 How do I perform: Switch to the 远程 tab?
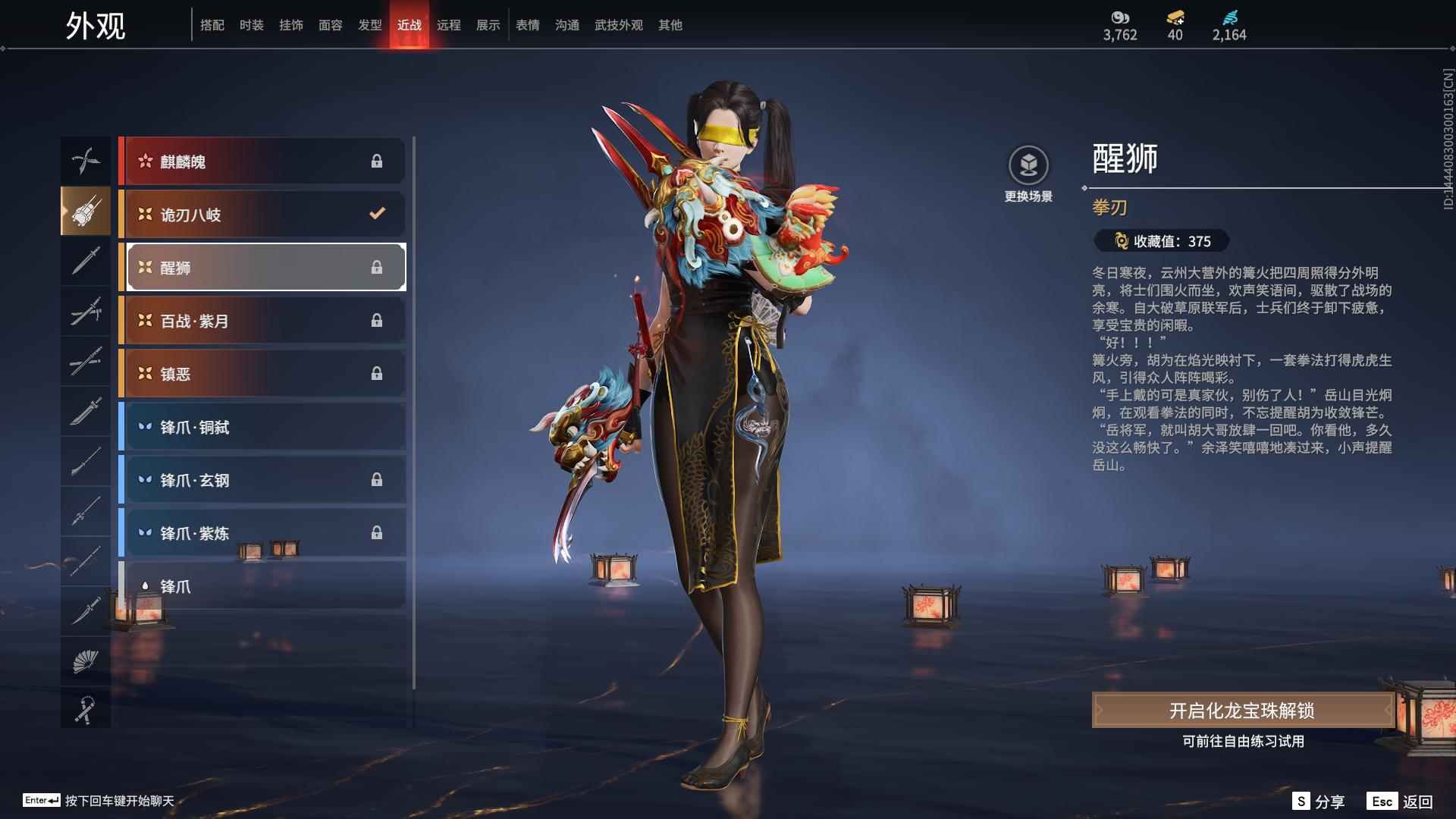pyautogui.click(x=449, y=24)
